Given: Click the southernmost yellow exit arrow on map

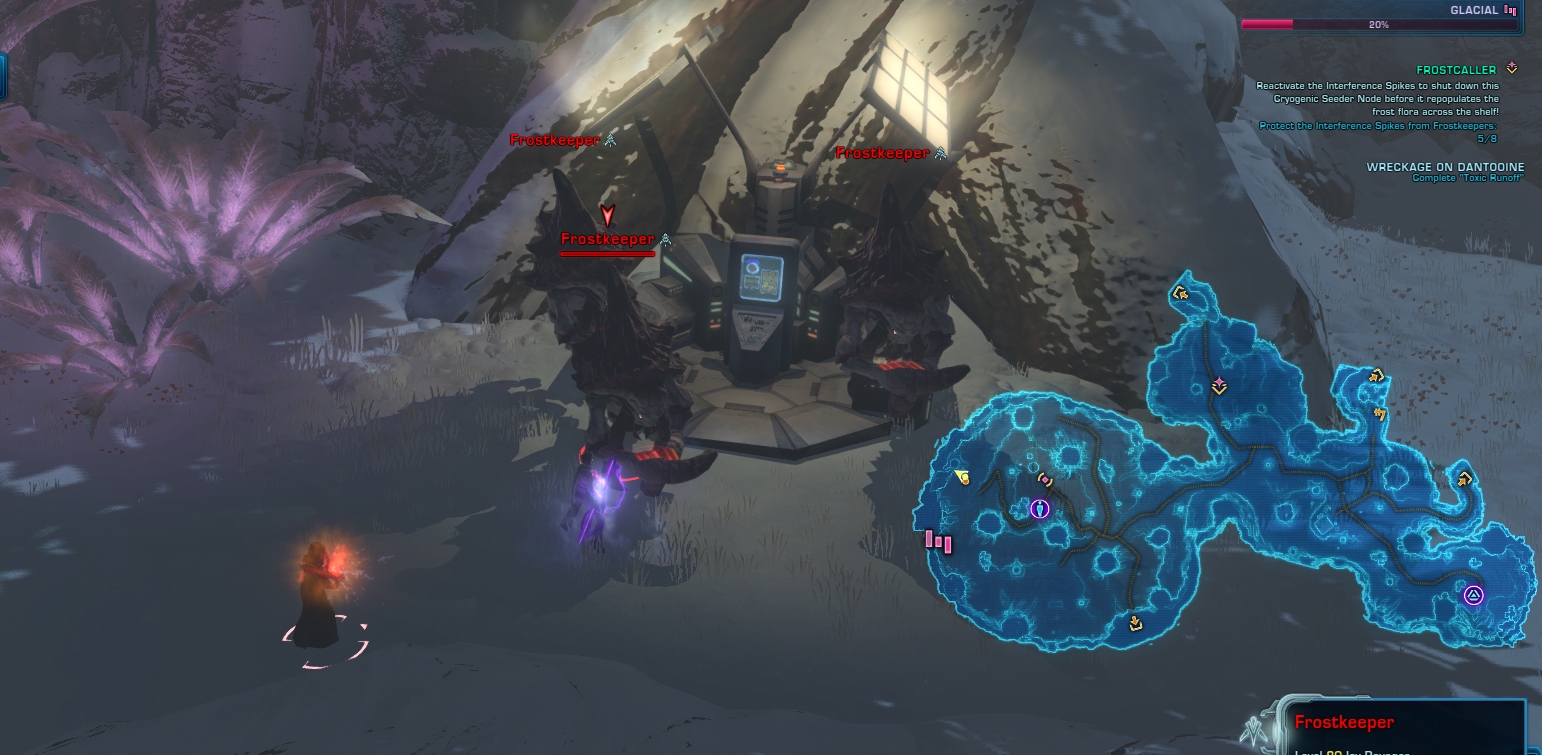Looking at the screenshot, I should [1135, 624].
